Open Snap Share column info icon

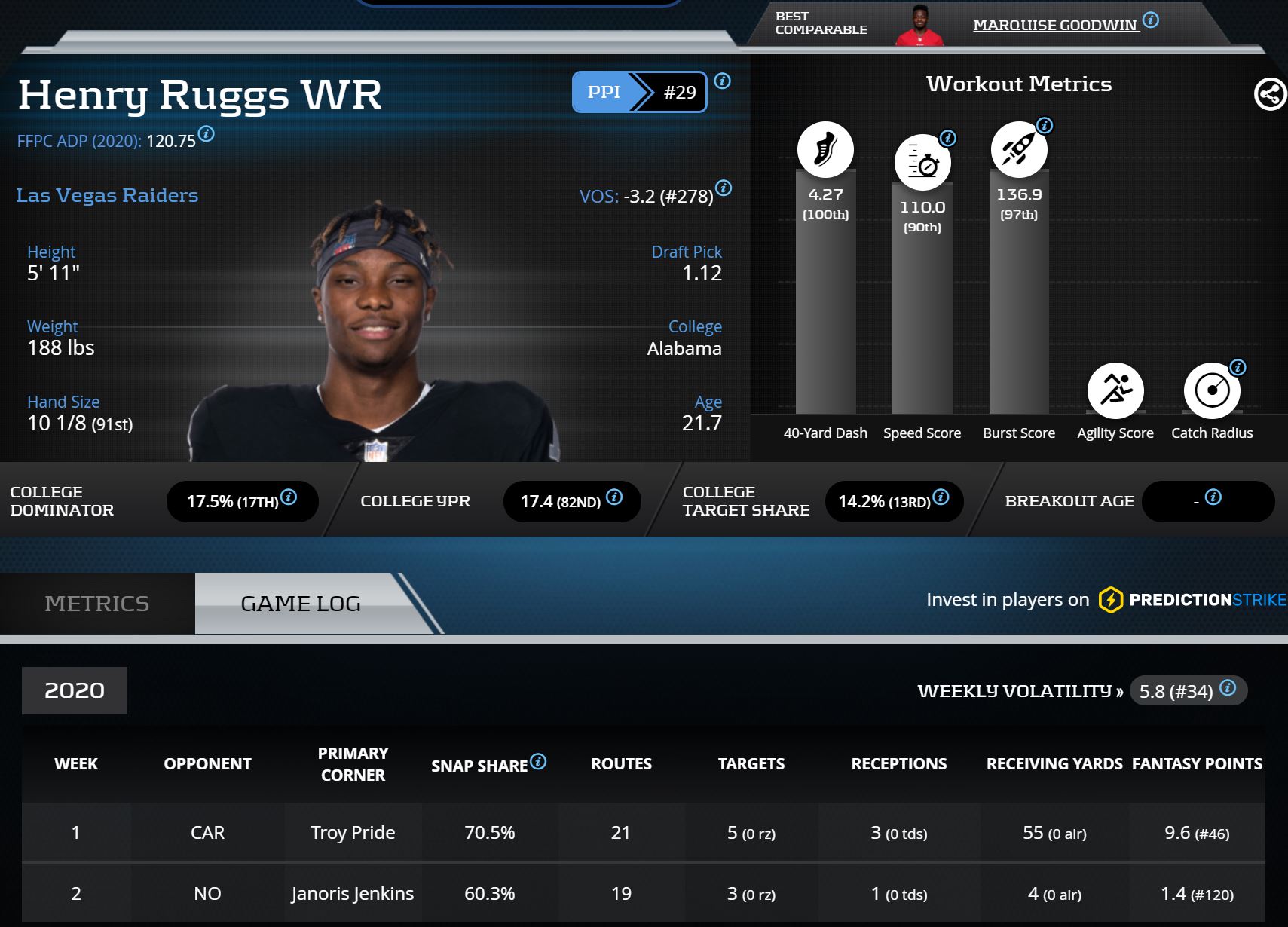coord(538,762)
